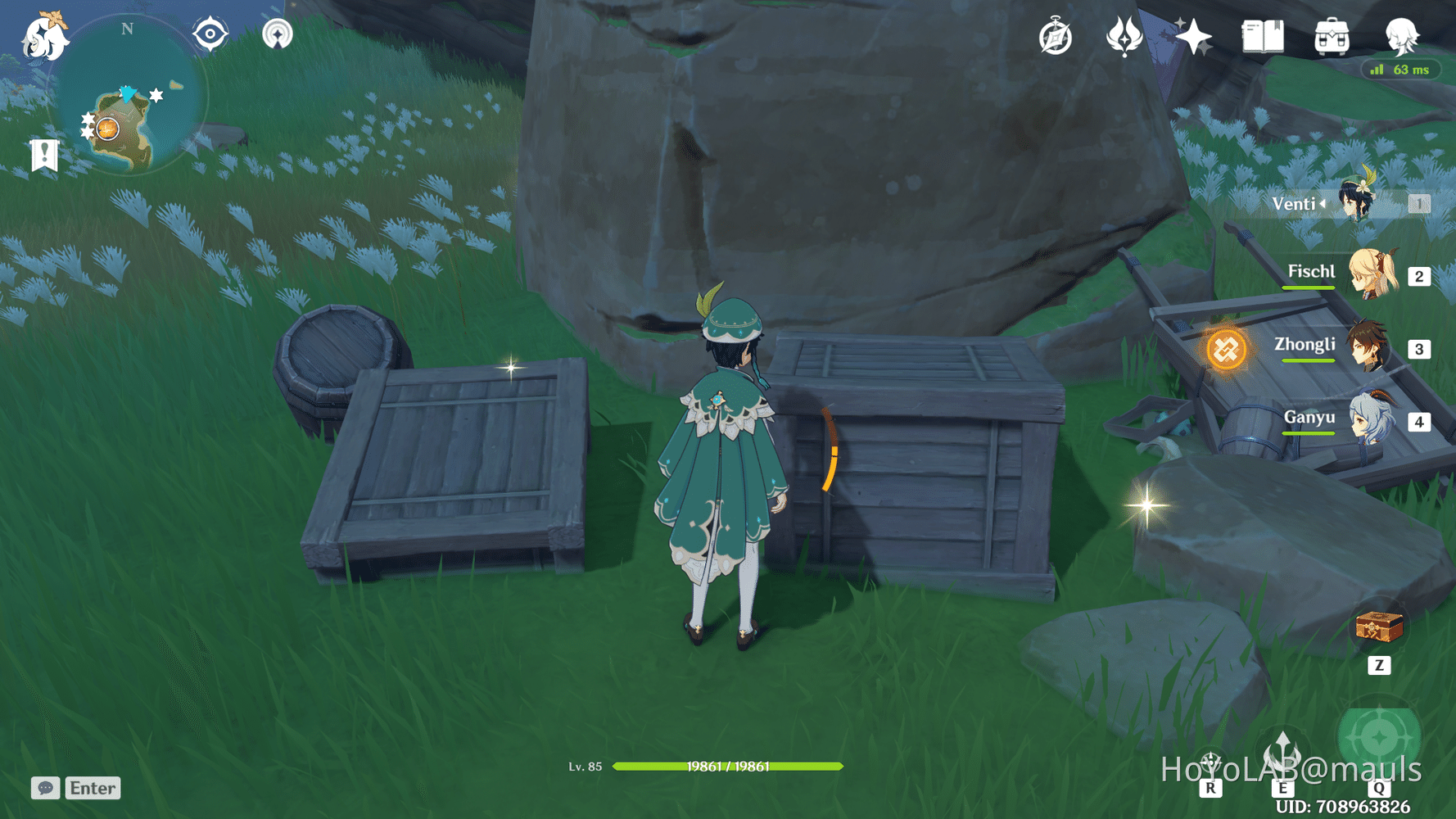Open the Battle Pass star icon
Screen dimensions: 1456x819
(x=1194, y=34)
